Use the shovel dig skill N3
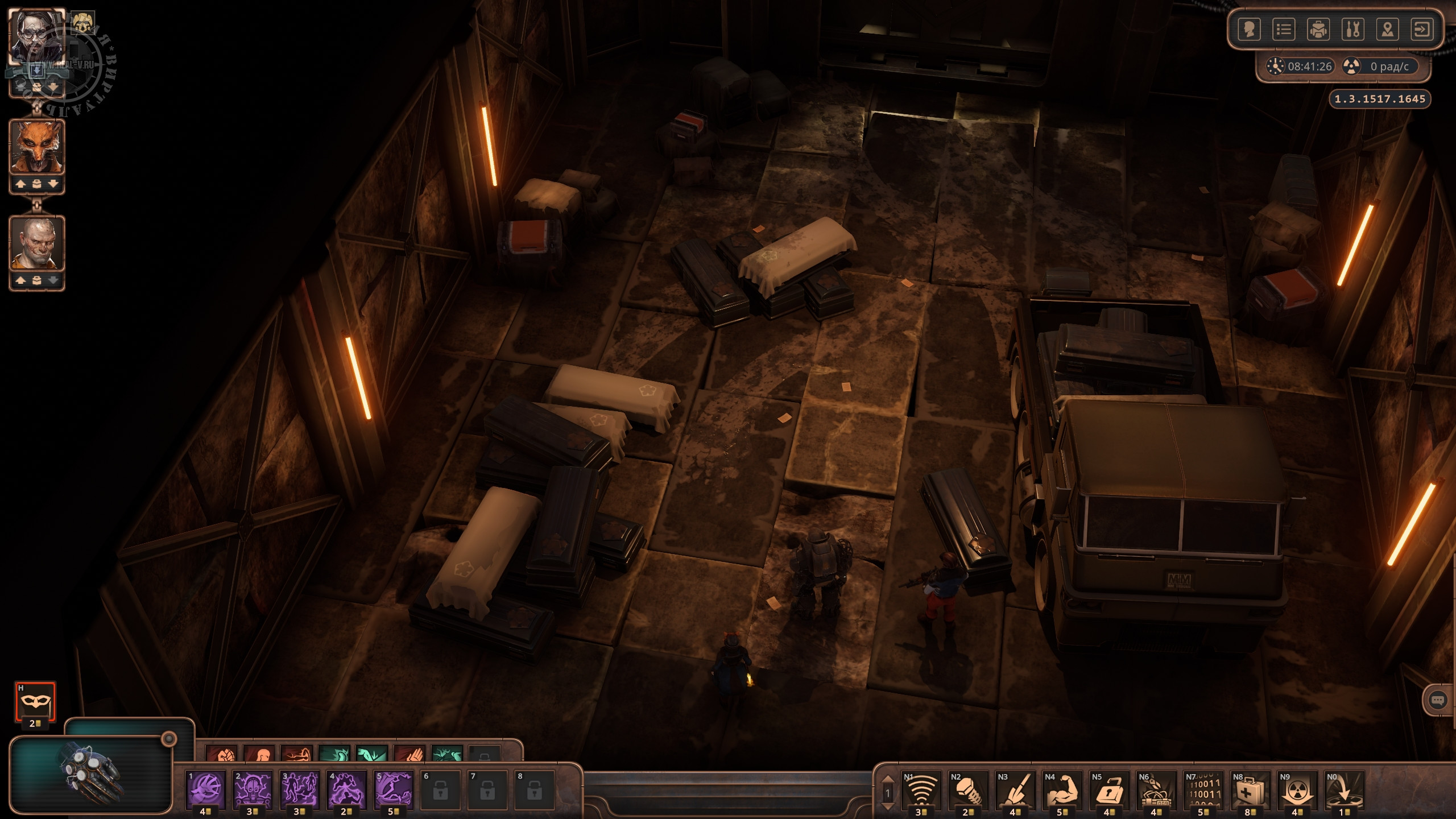1456x819 pixels. [1015, 789]
